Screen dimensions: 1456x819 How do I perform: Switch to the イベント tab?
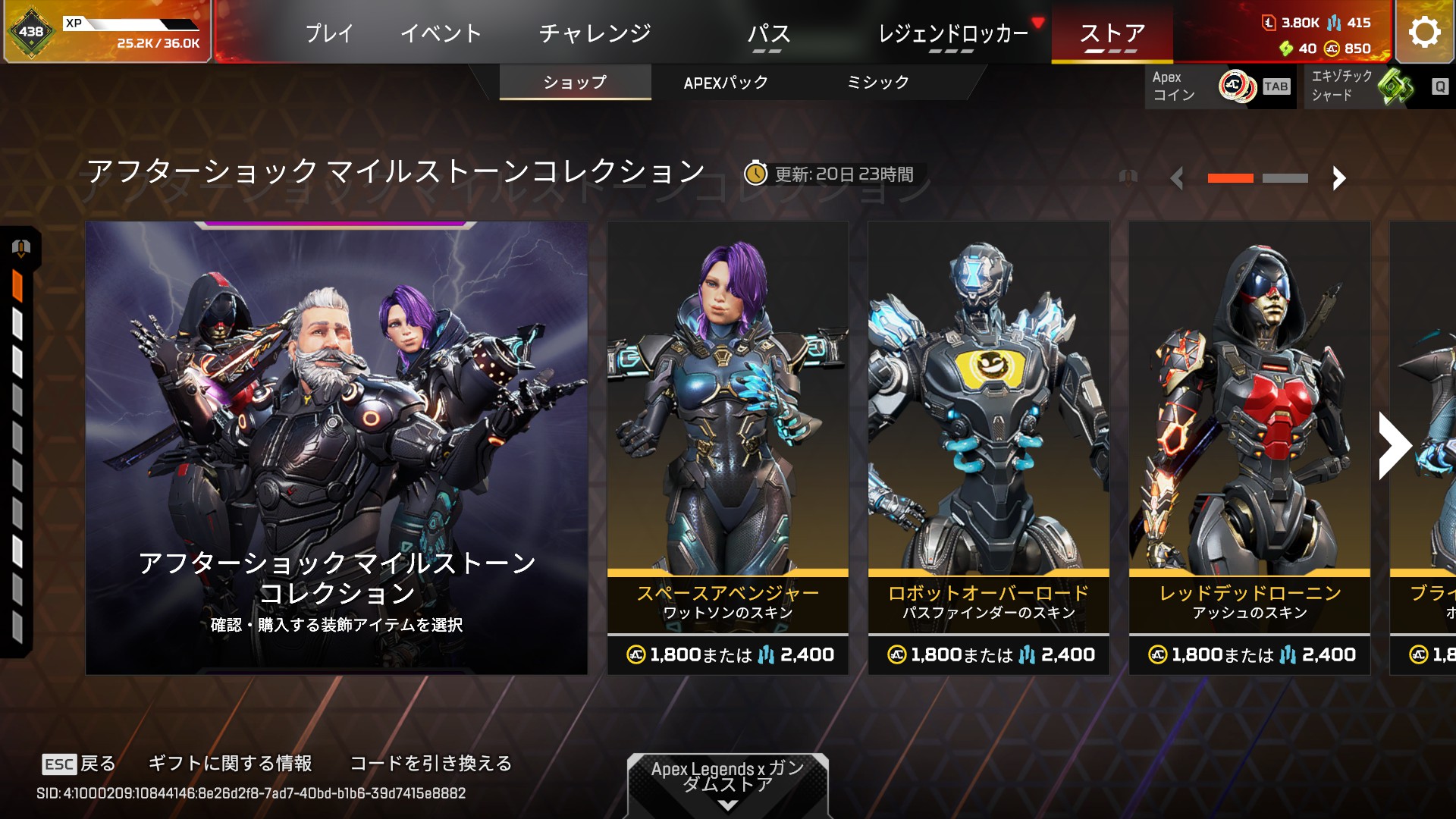coord(441,33)
